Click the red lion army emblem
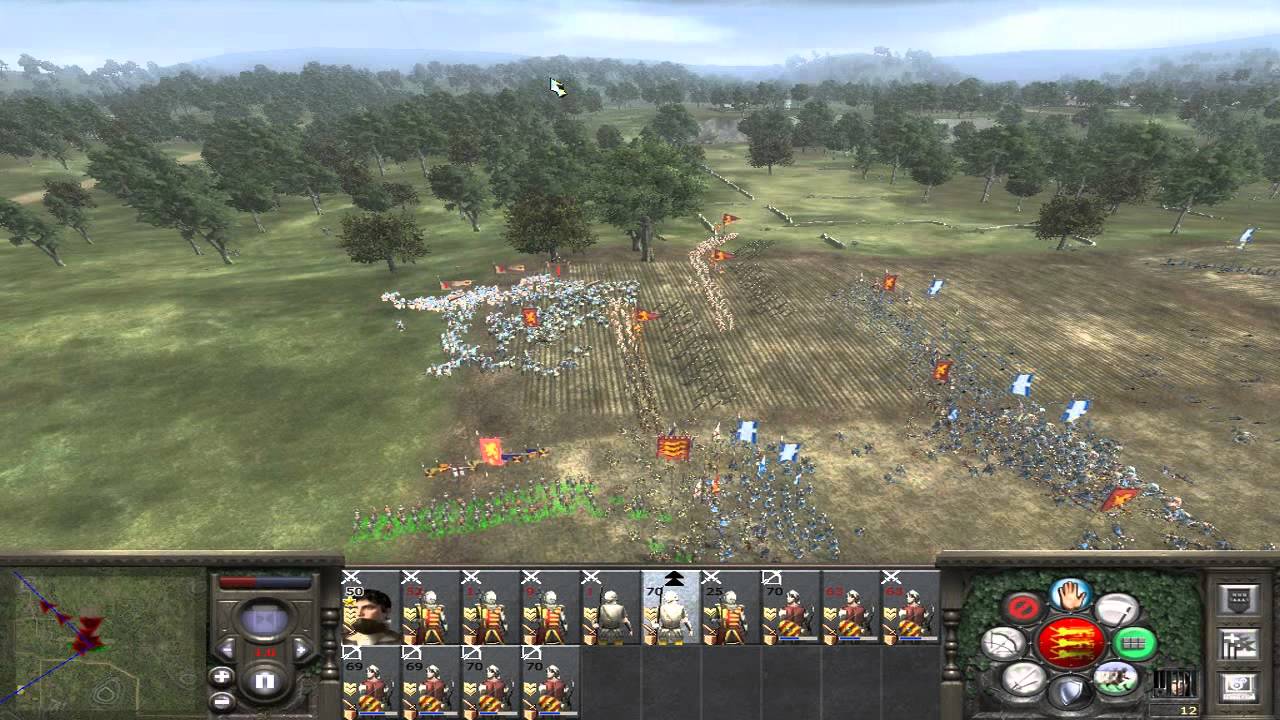Screen dimensions: 1280x720 click(1073, 645)
